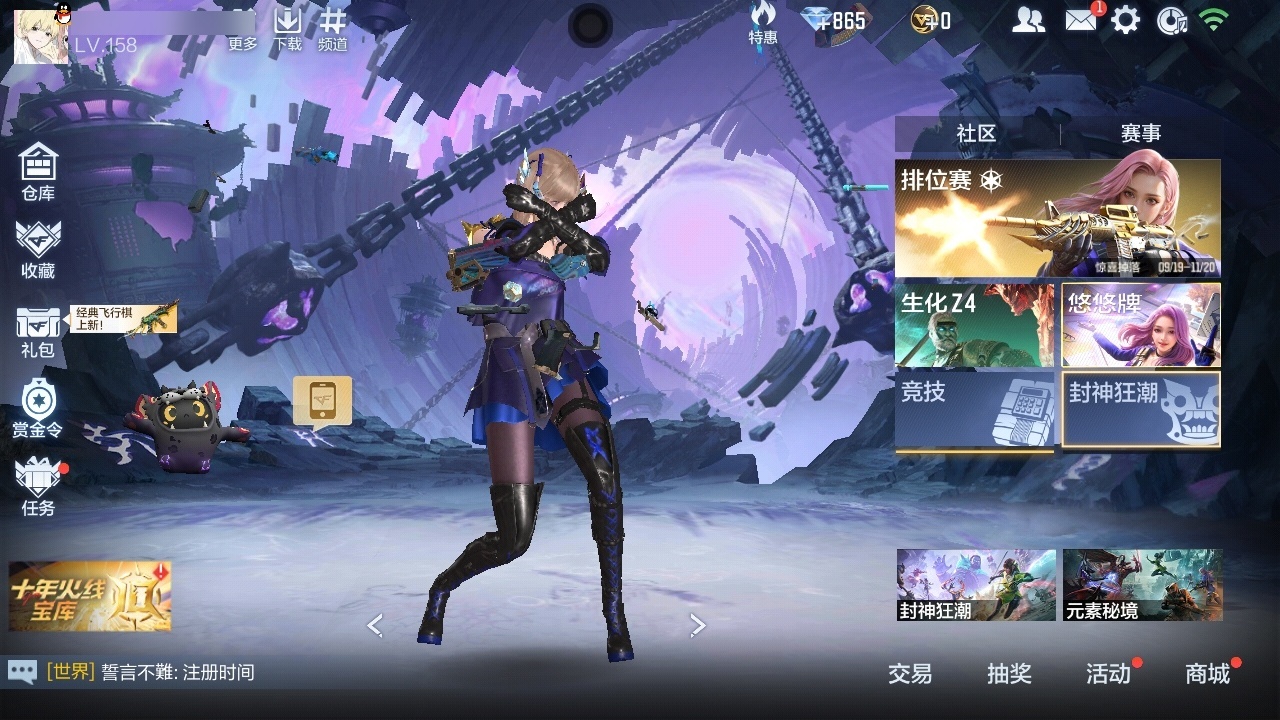The height and width of the screenshot is (720, 1280).
Task: Open the 仓库 warehouse menu
Action: 38,171
